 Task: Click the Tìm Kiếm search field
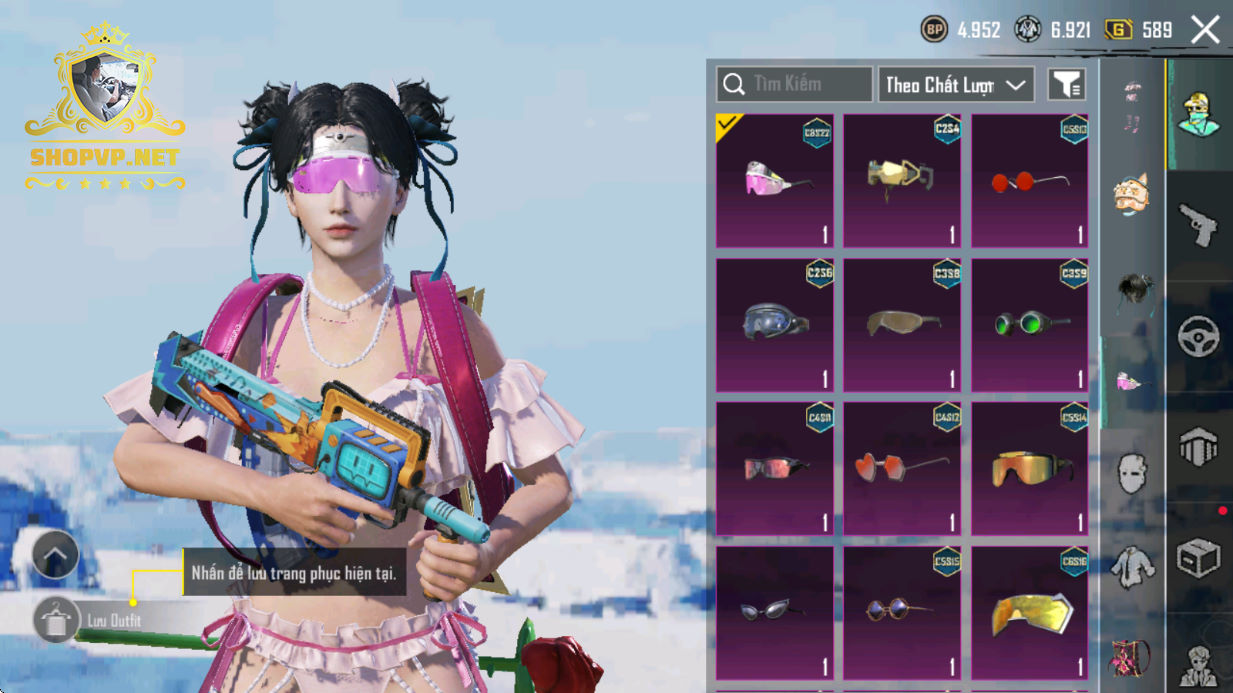point(795,85)
